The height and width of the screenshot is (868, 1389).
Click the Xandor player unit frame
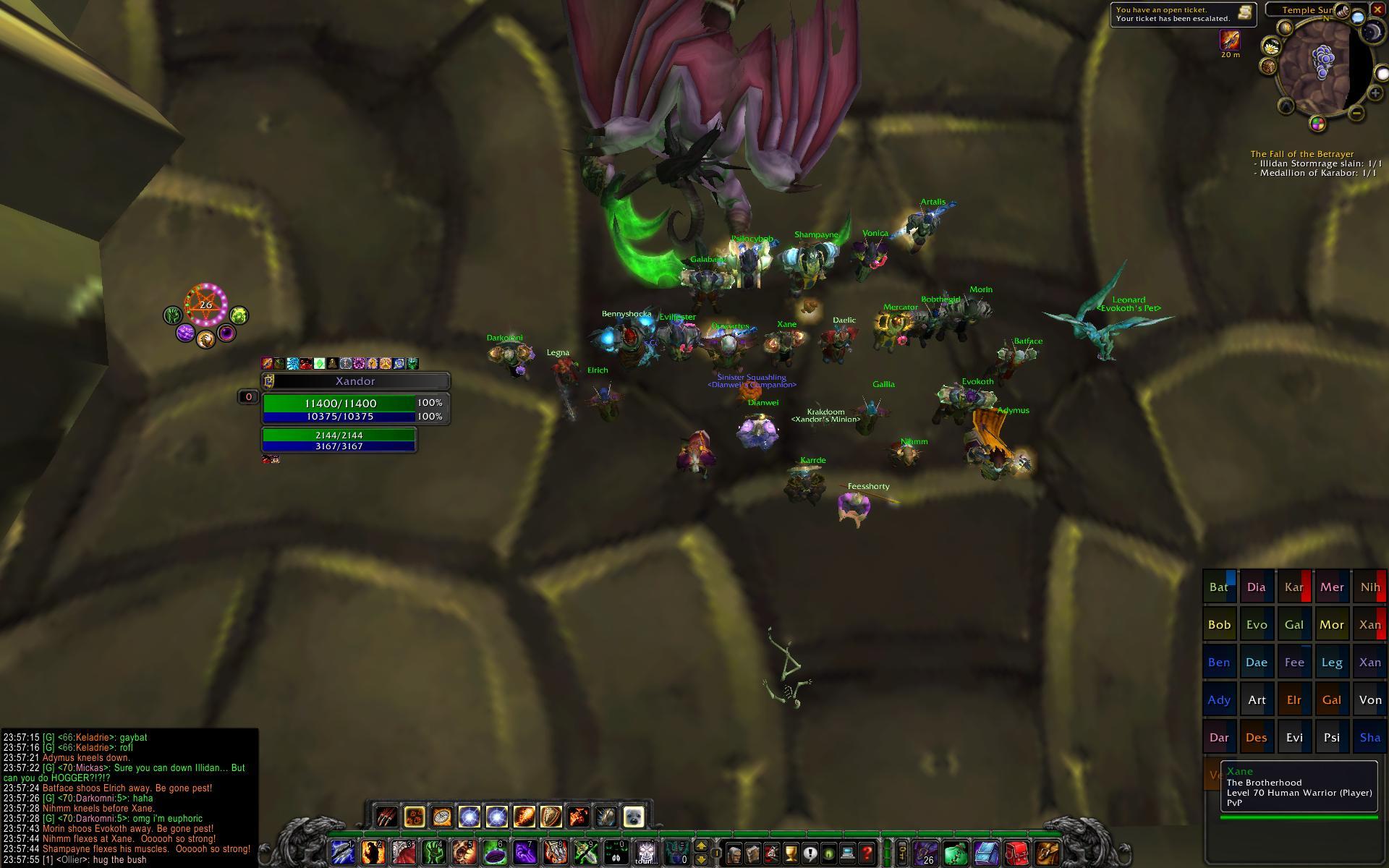coord(355,381)
